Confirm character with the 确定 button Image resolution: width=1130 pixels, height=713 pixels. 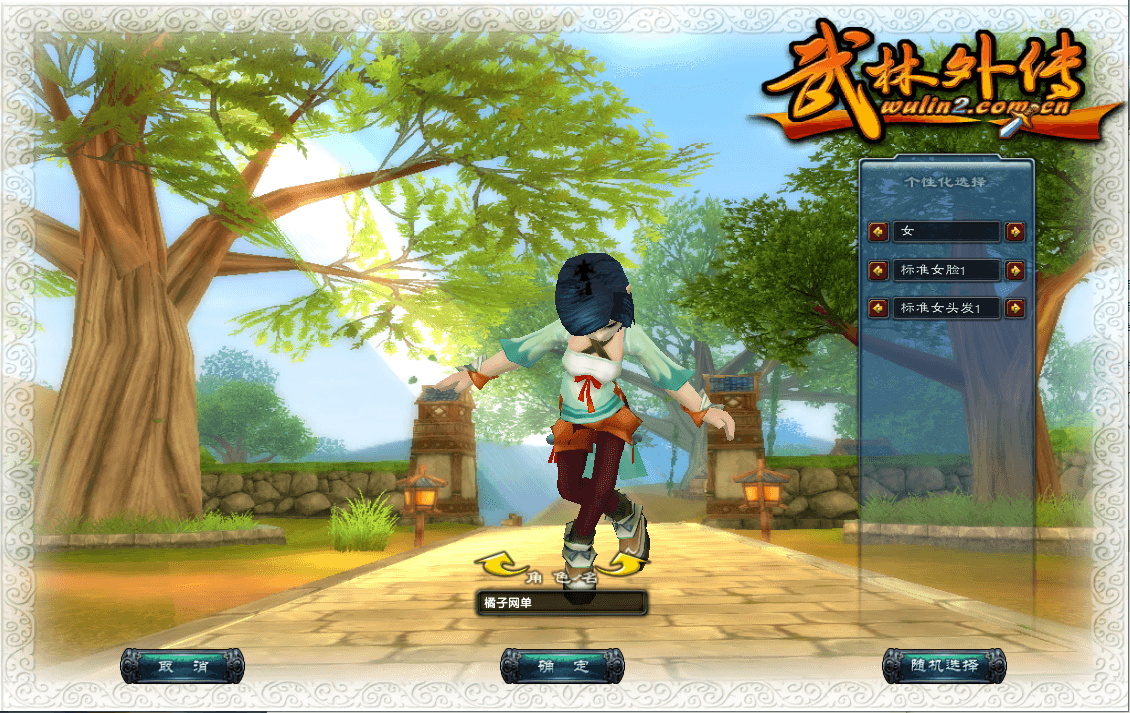point(562,665)
